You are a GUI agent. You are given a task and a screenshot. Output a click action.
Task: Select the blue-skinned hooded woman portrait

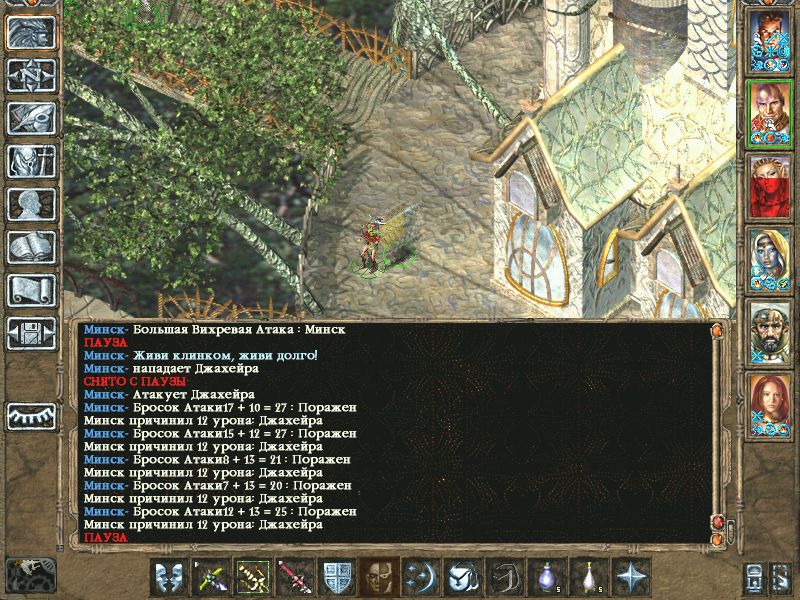click(770, 258)
